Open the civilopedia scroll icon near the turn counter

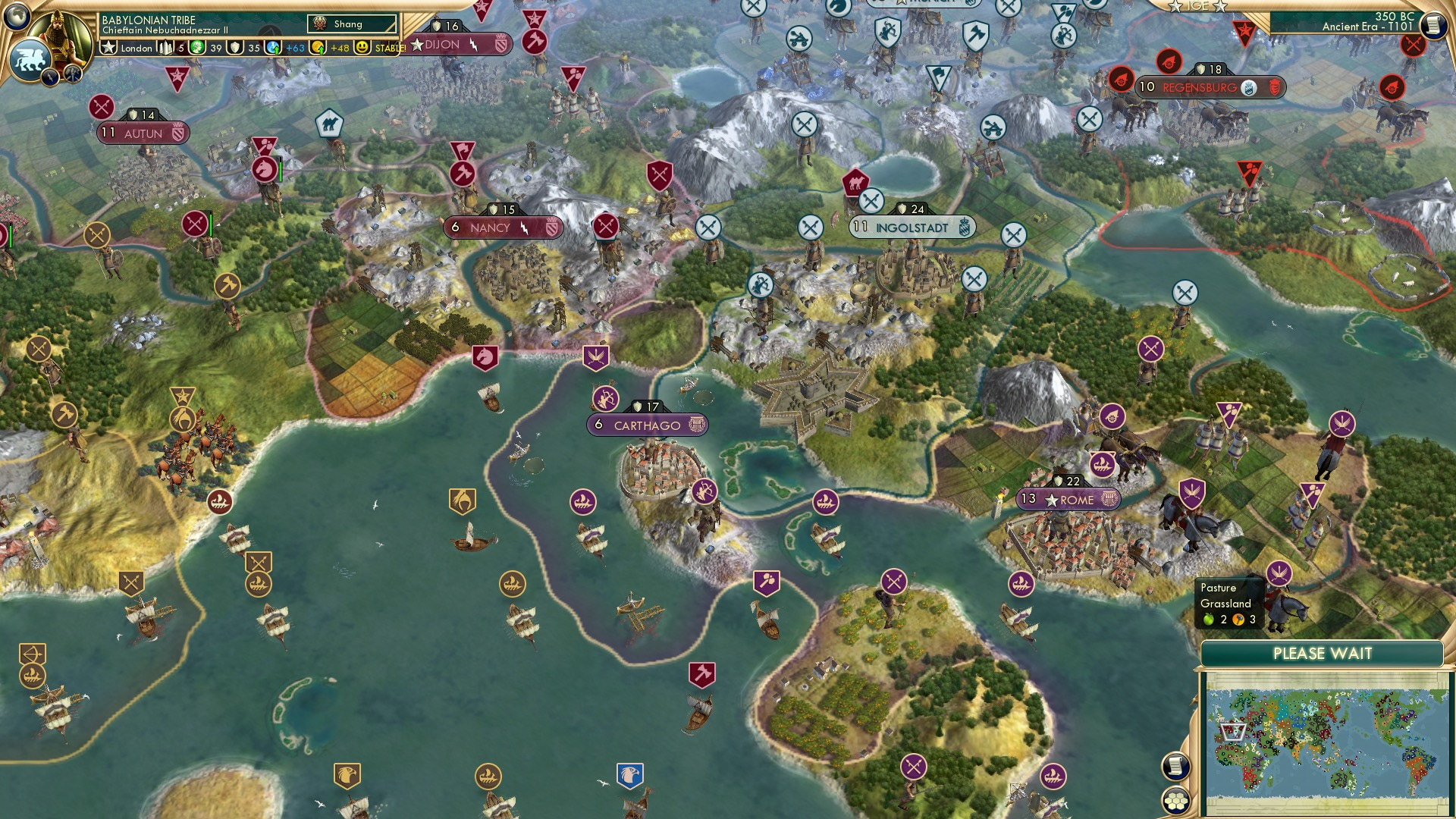1434,24
